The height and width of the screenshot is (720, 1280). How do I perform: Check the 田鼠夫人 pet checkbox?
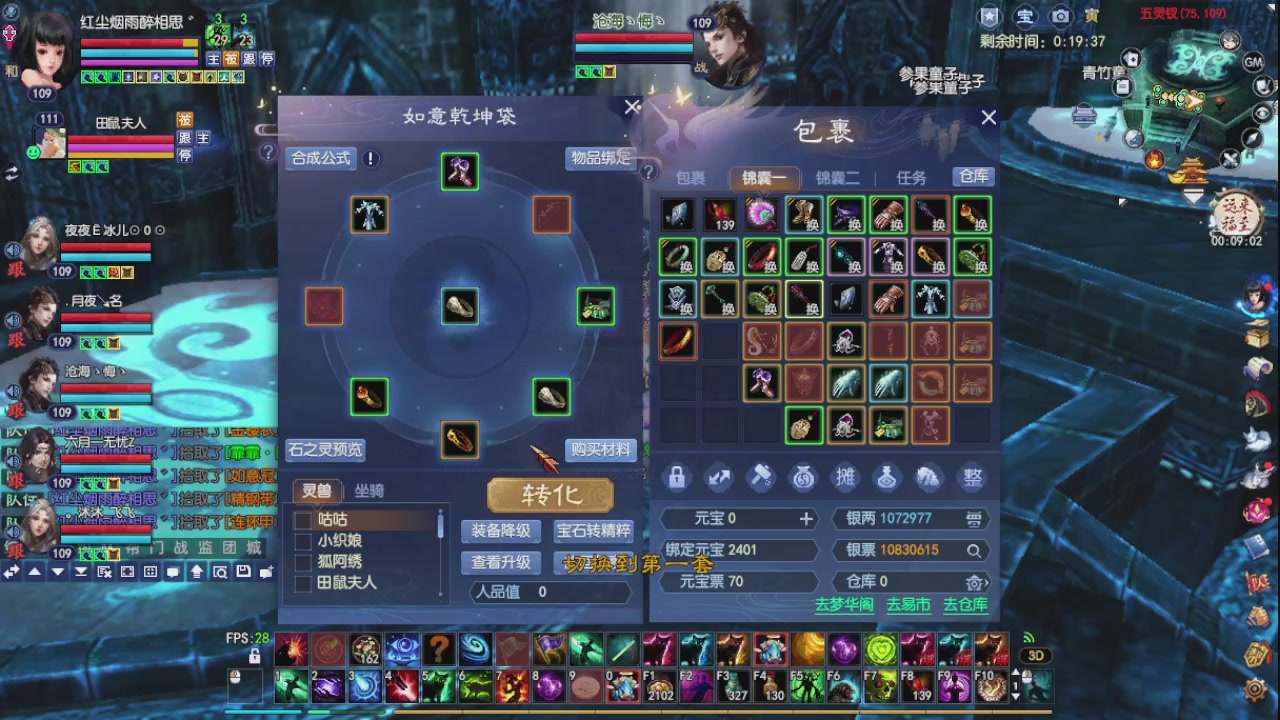tap(303, 581)
